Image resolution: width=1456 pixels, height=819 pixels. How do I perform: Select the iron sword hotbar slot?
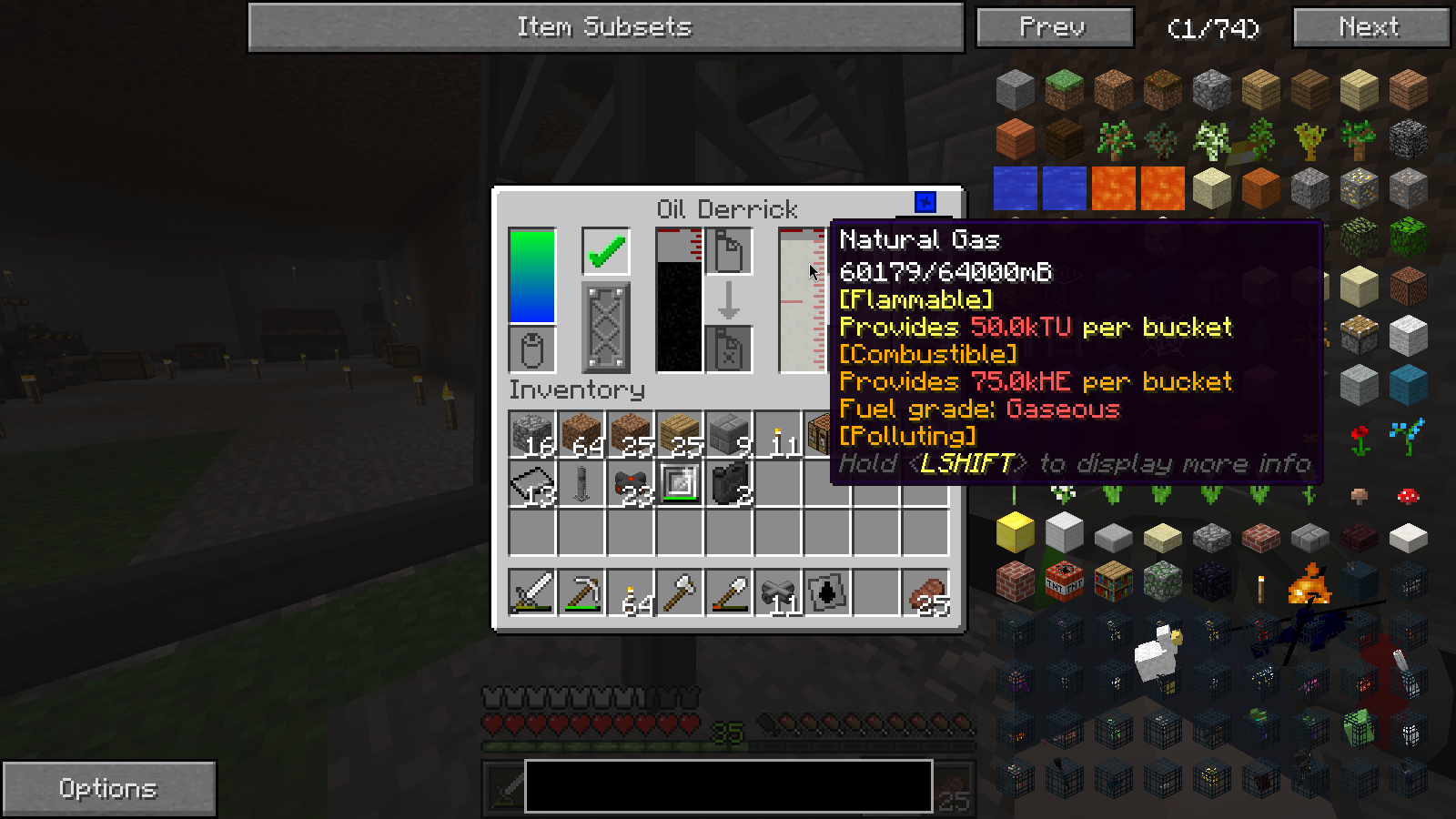(532, 593)
